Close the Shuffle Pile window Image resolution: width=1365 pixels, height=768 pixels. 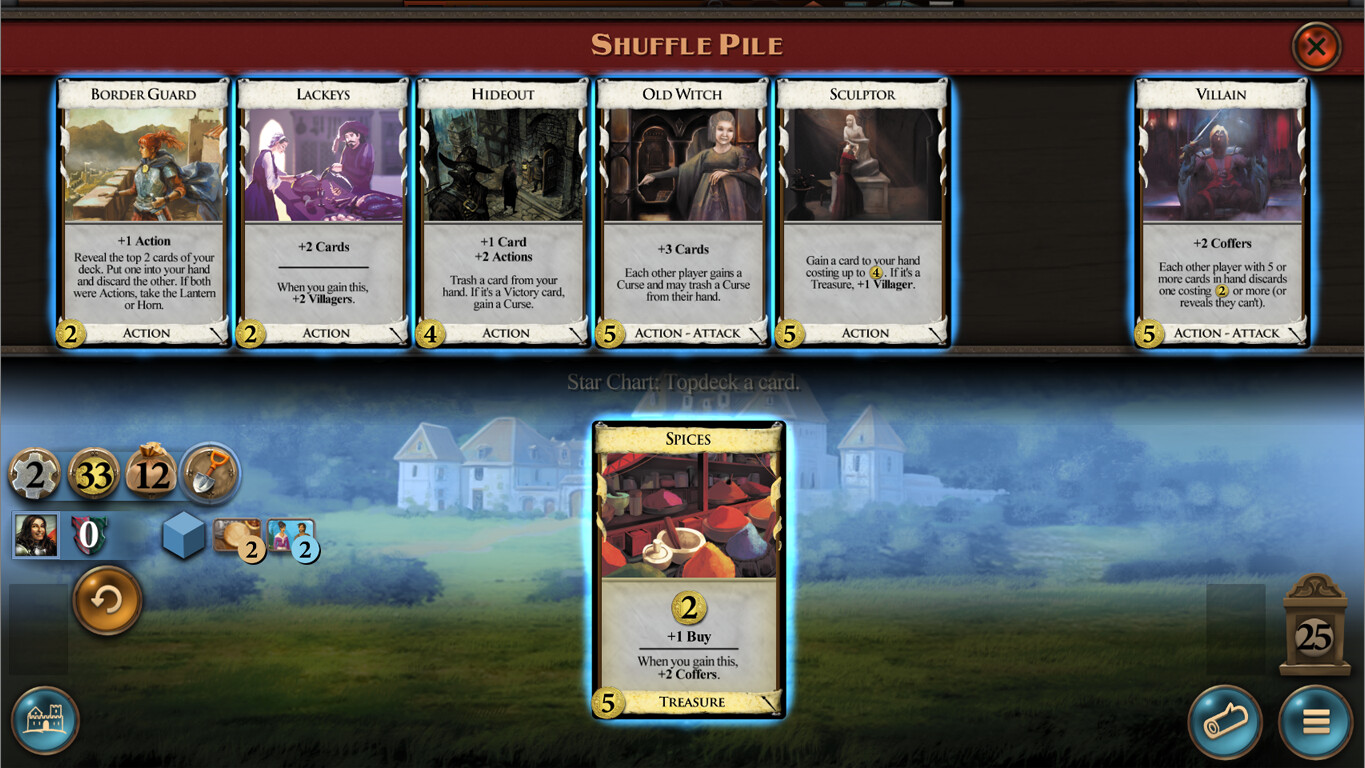click(1316, 46)
